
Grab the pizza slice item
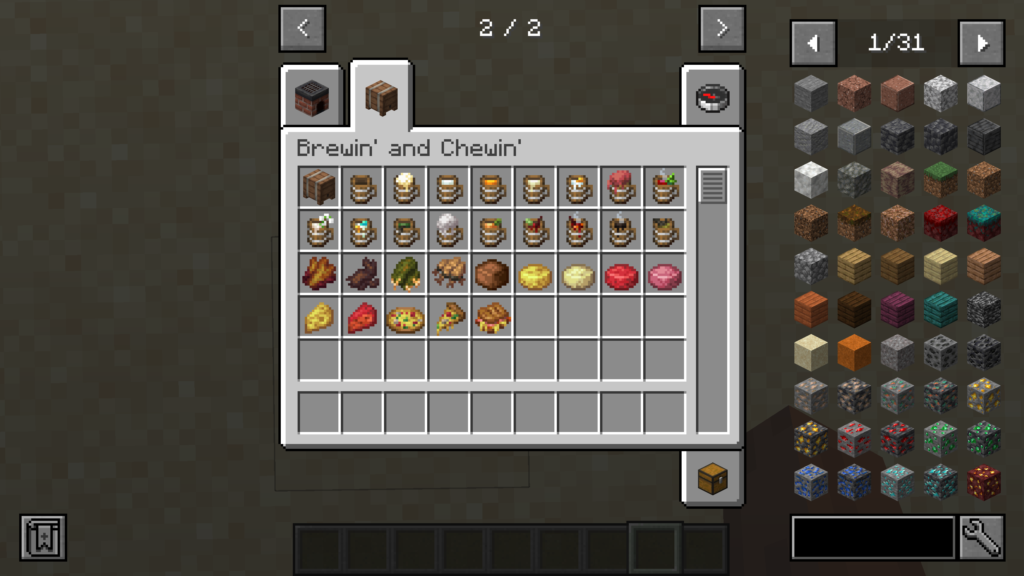click(x=449, y=319)
